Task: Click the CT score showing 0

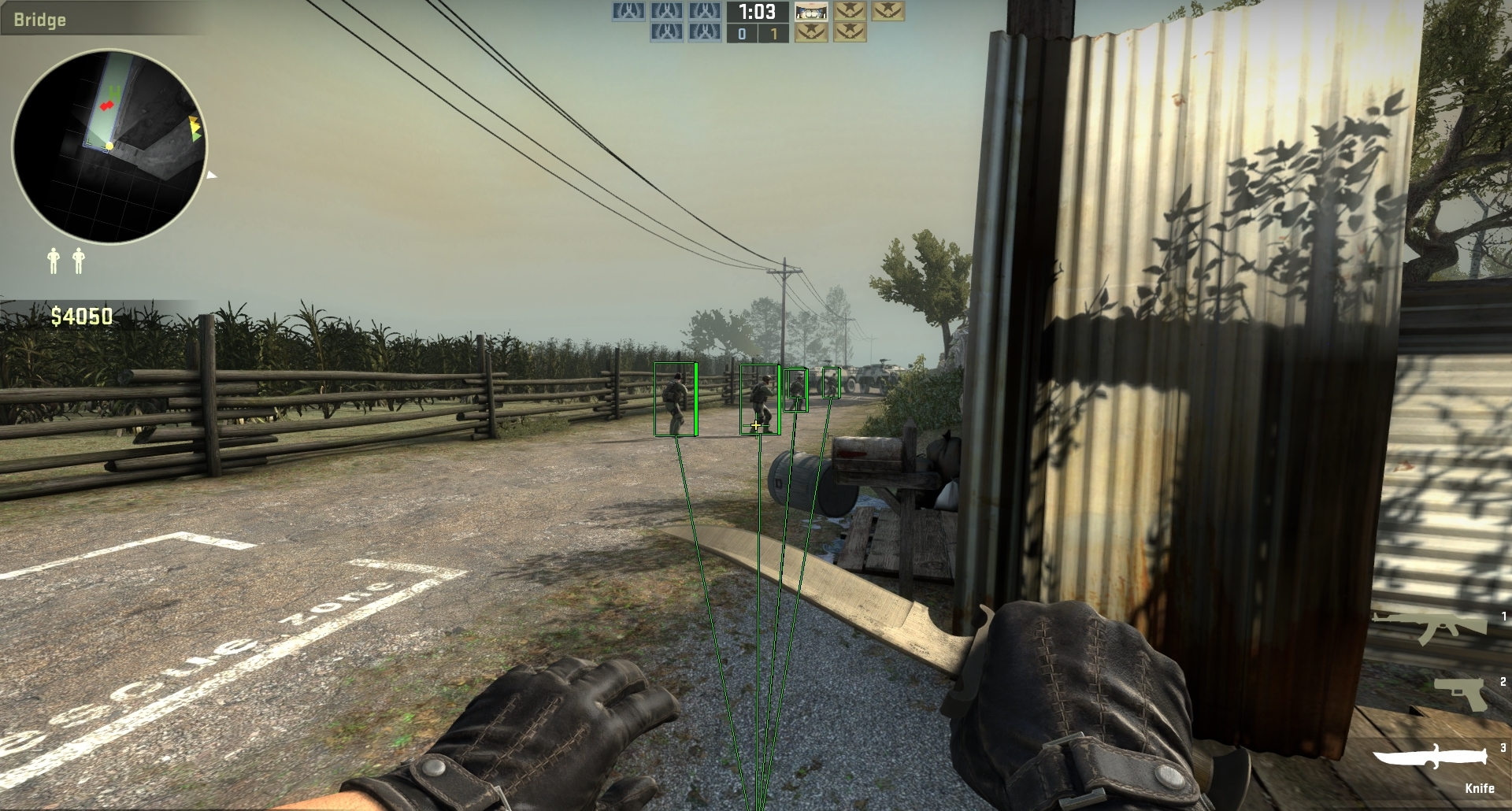Action: coord(740,35)
